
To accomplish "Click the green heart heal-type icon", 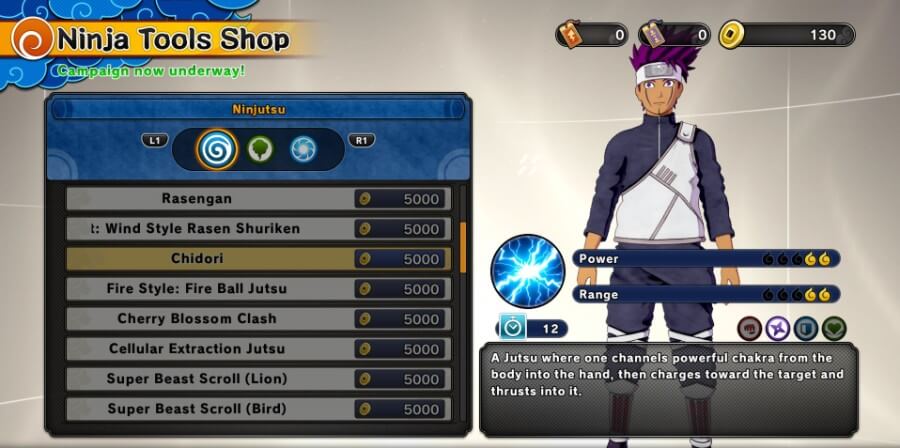I will pos(834,328).
